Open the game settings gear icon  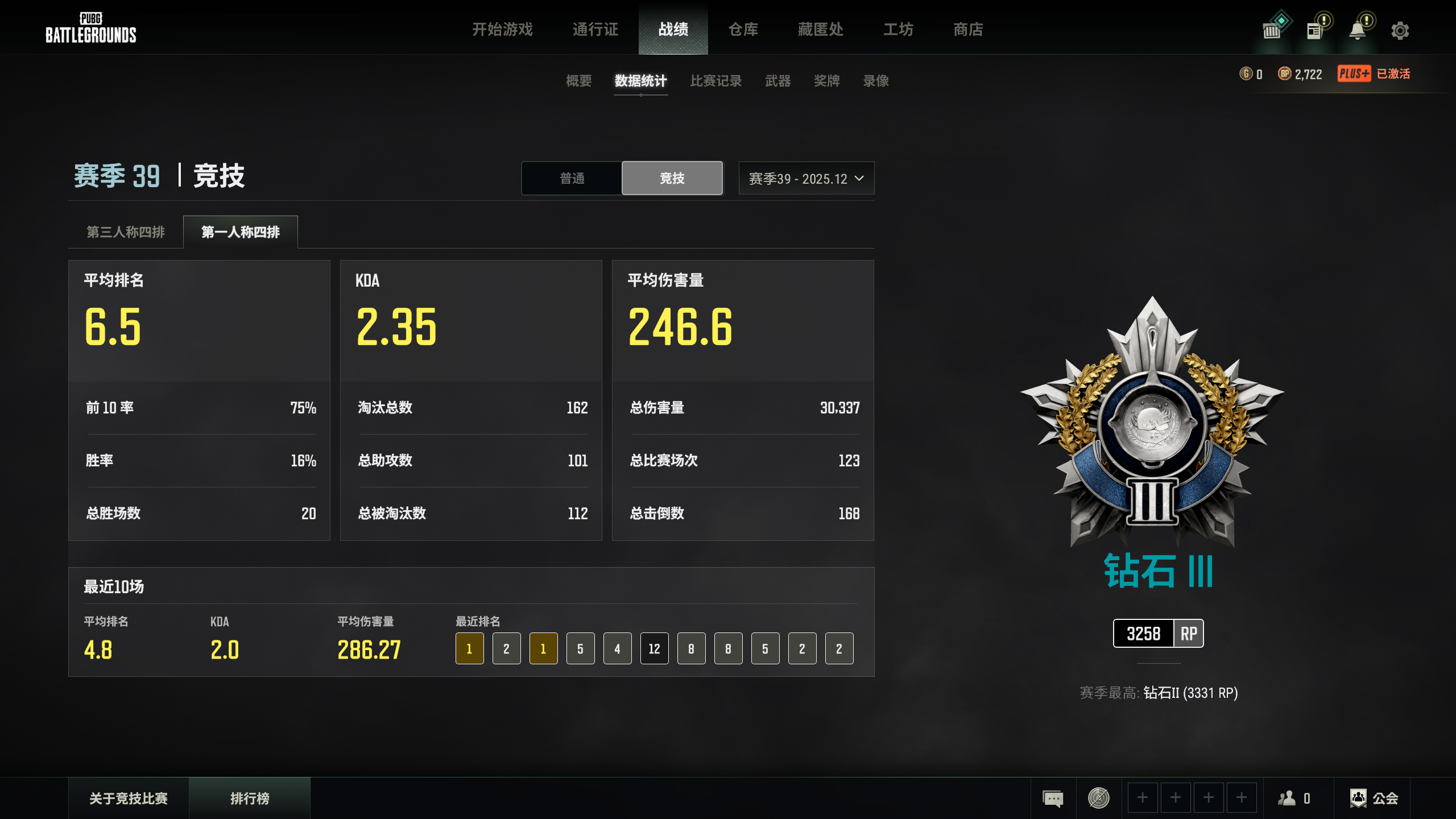pos(1401,30)
